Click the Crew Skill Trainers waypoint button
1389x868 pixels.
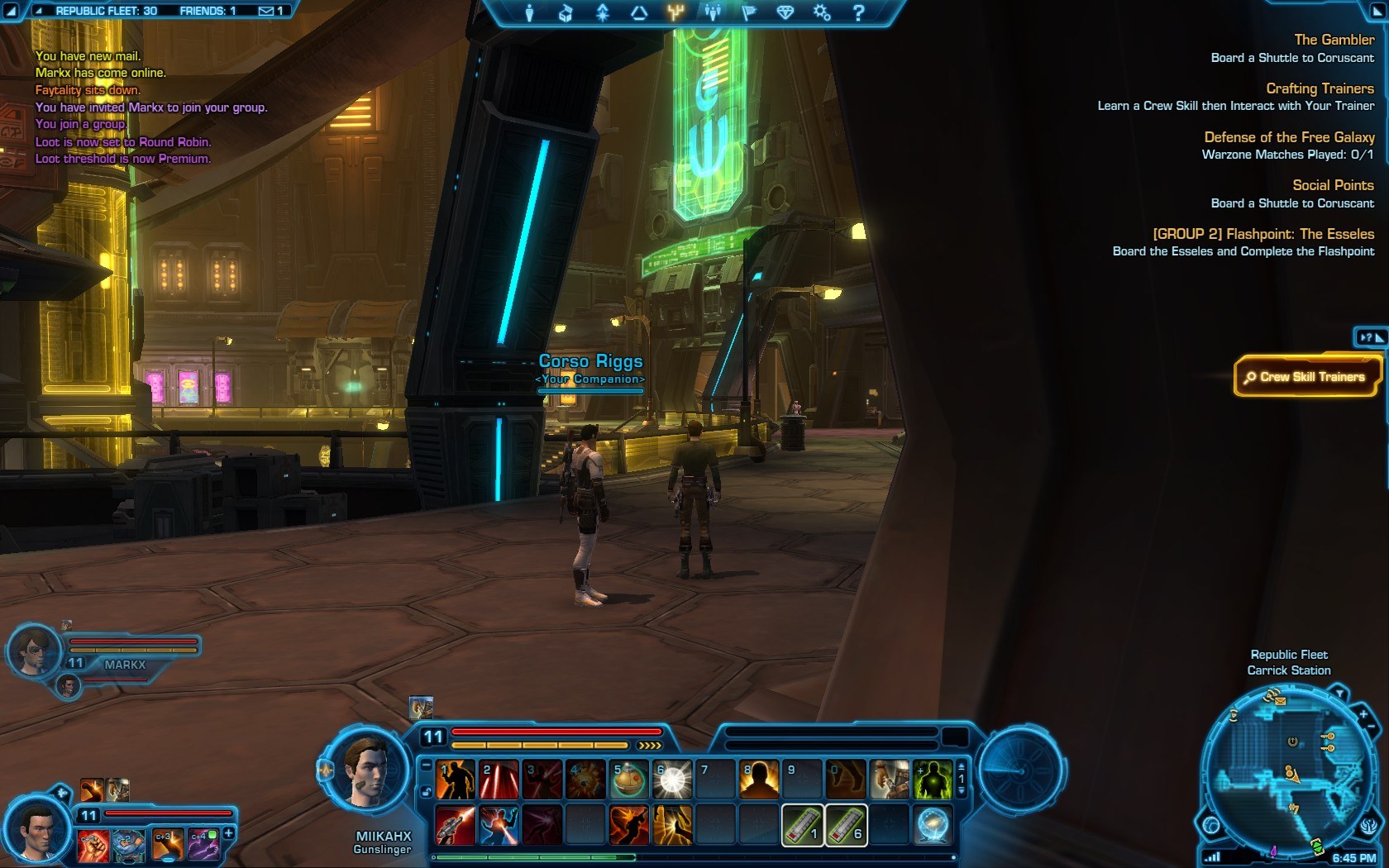pyautogui.click(x=1306, y=377)
